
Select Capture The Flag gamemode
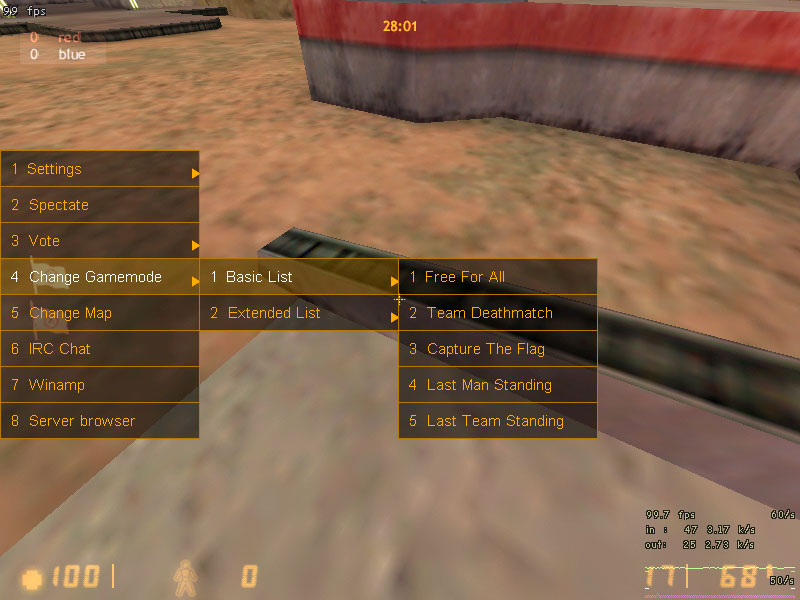497,349
